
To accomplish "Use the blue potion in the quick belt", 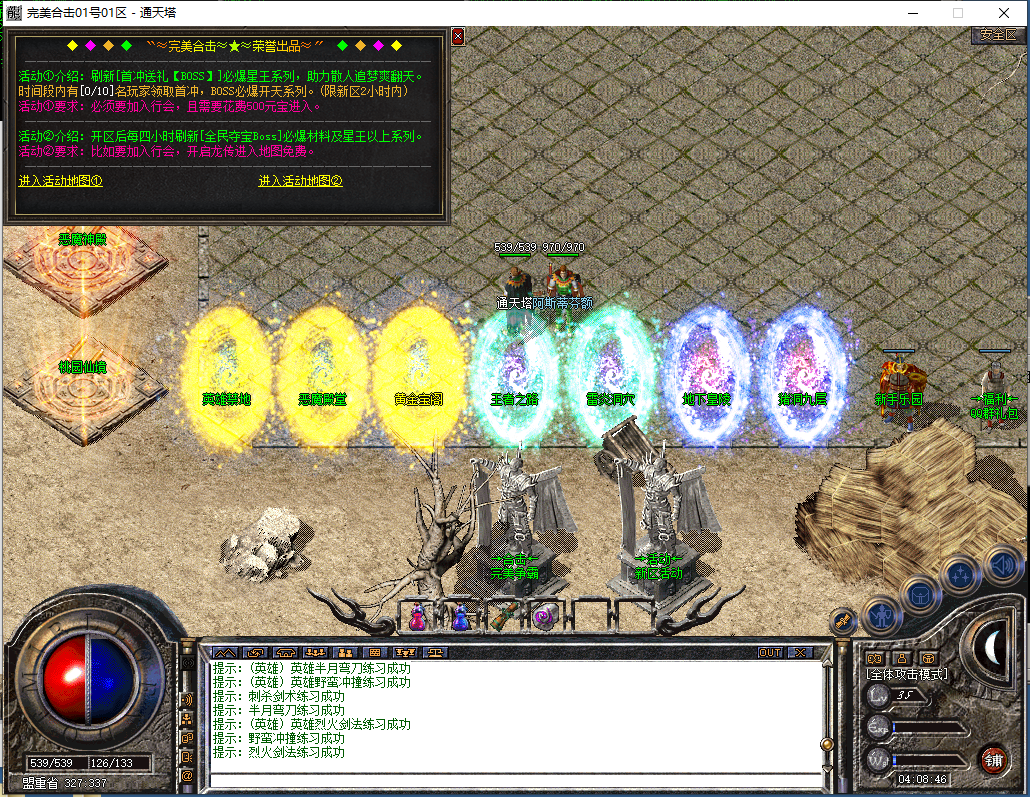I will 461,617.
